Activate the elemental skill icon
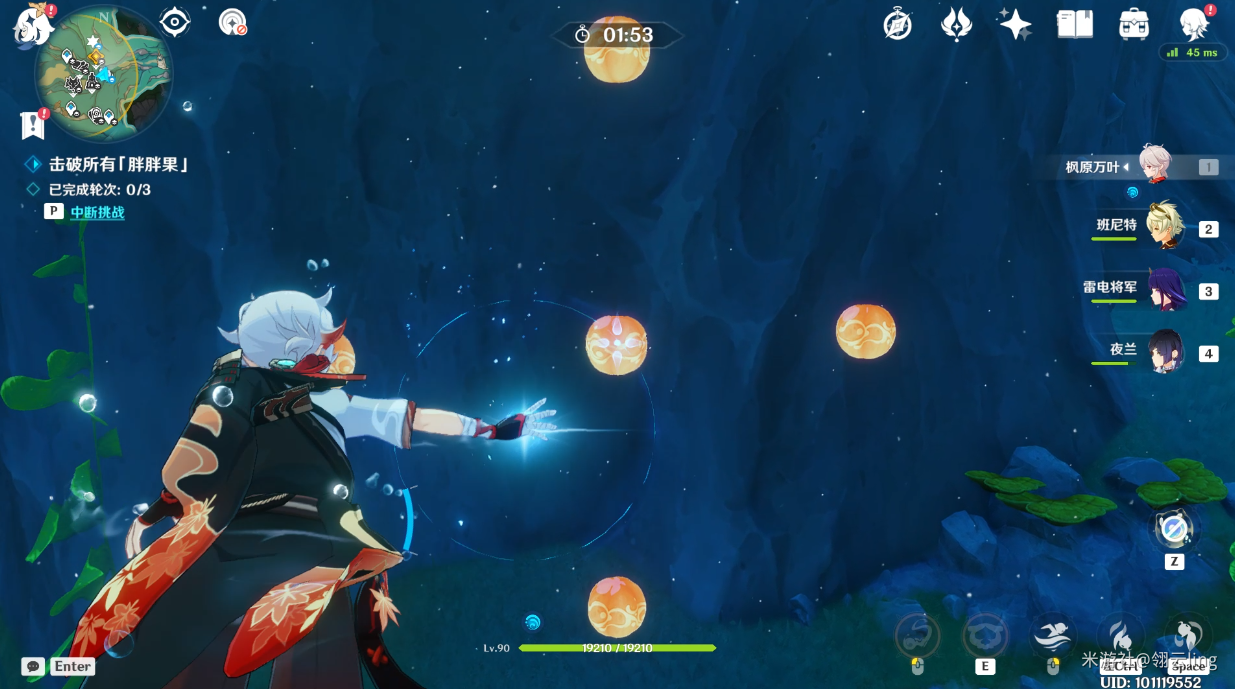Viewport: 1235px width, 689px height. coord(985,634)
